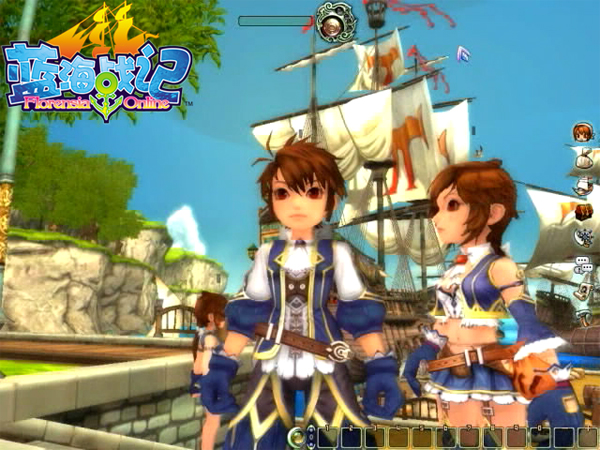This screenshot has height=450, width=600.
Task: Open the quest scroll icon
Action: (x=582, y=290)
